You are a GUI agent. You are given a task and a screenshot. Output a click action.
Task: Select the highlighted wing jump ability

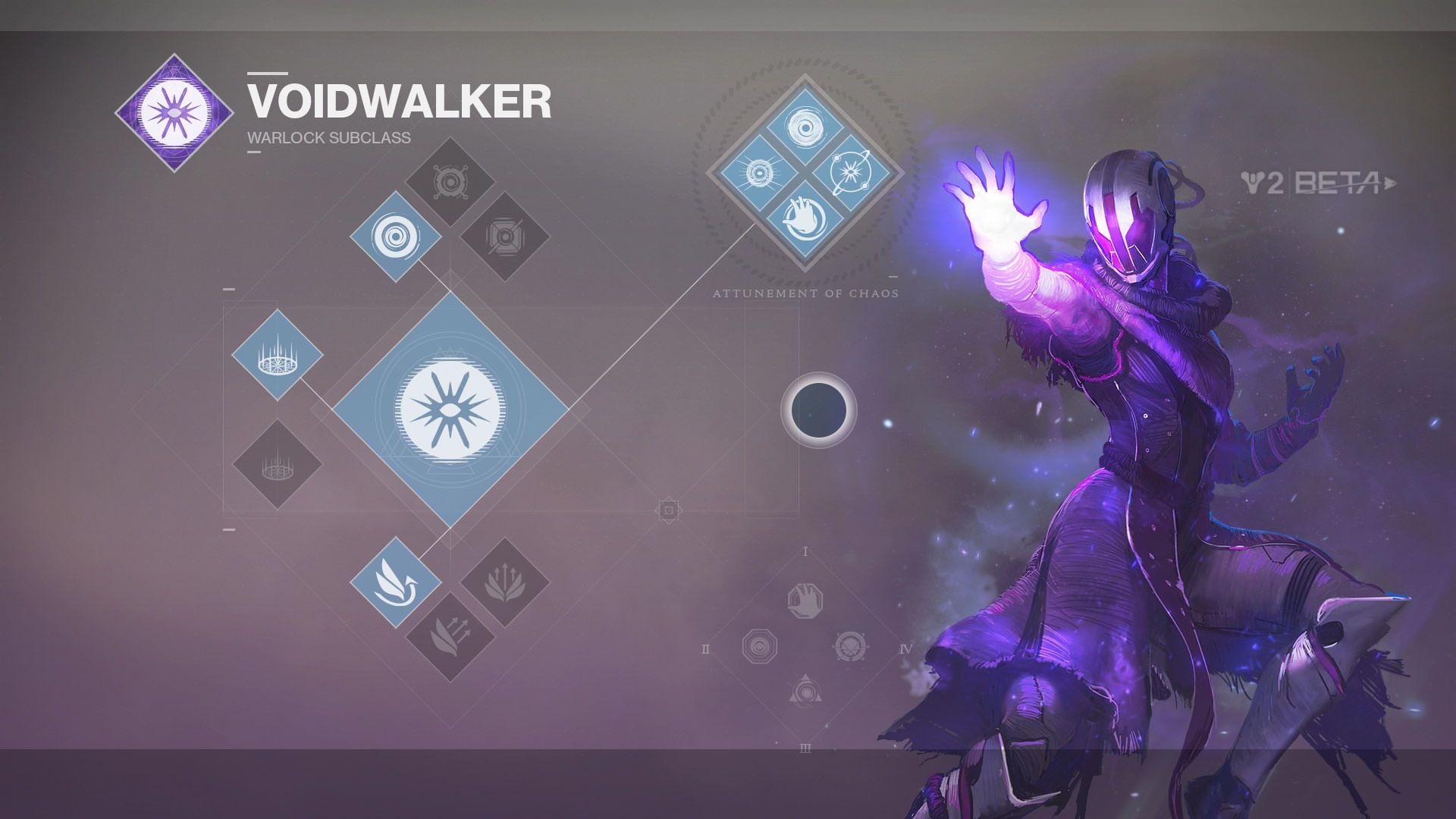[x=395, y=582]
